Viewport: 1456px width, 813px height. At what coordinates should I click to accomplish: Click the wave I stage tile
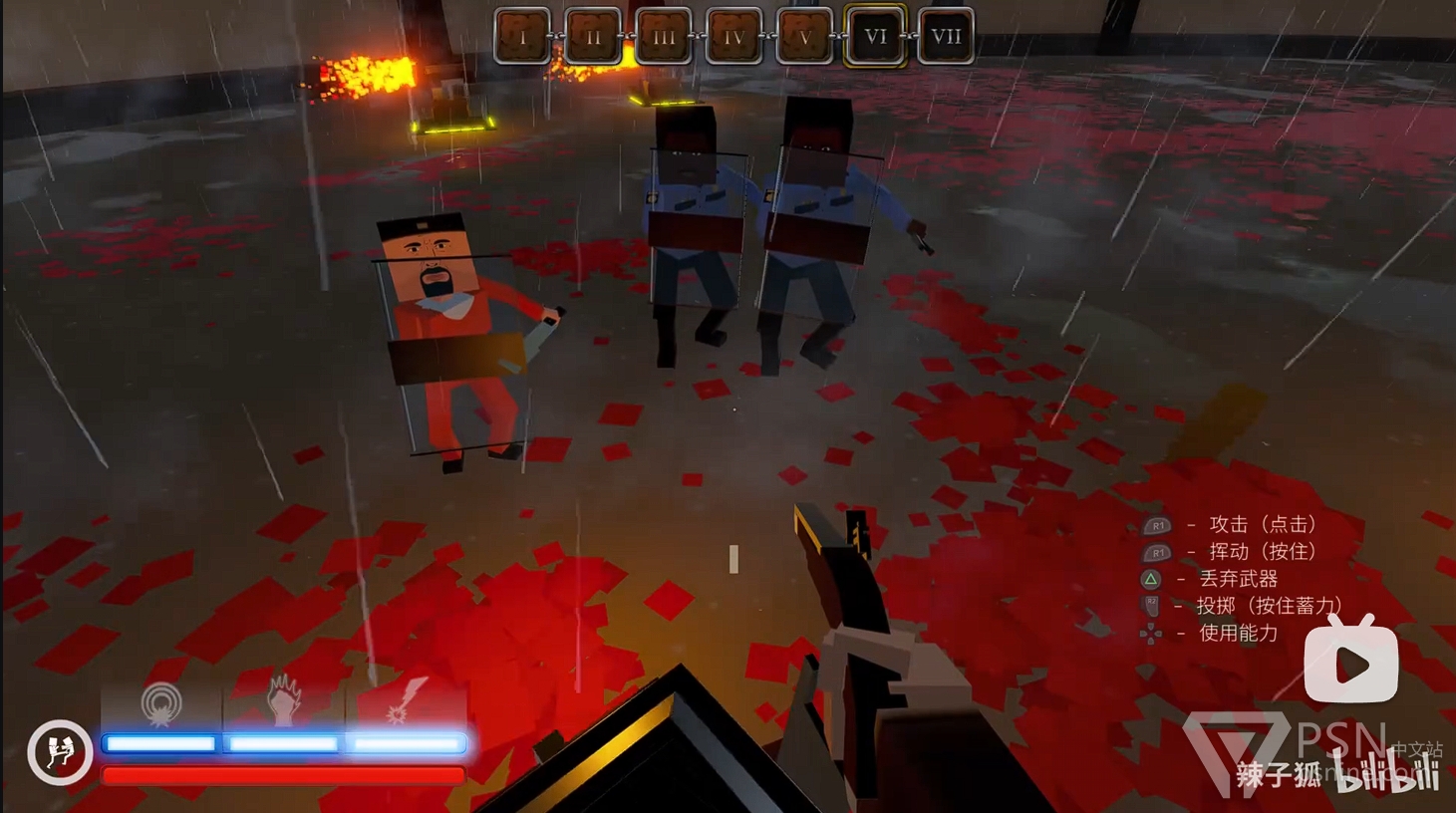pos(522,37)
